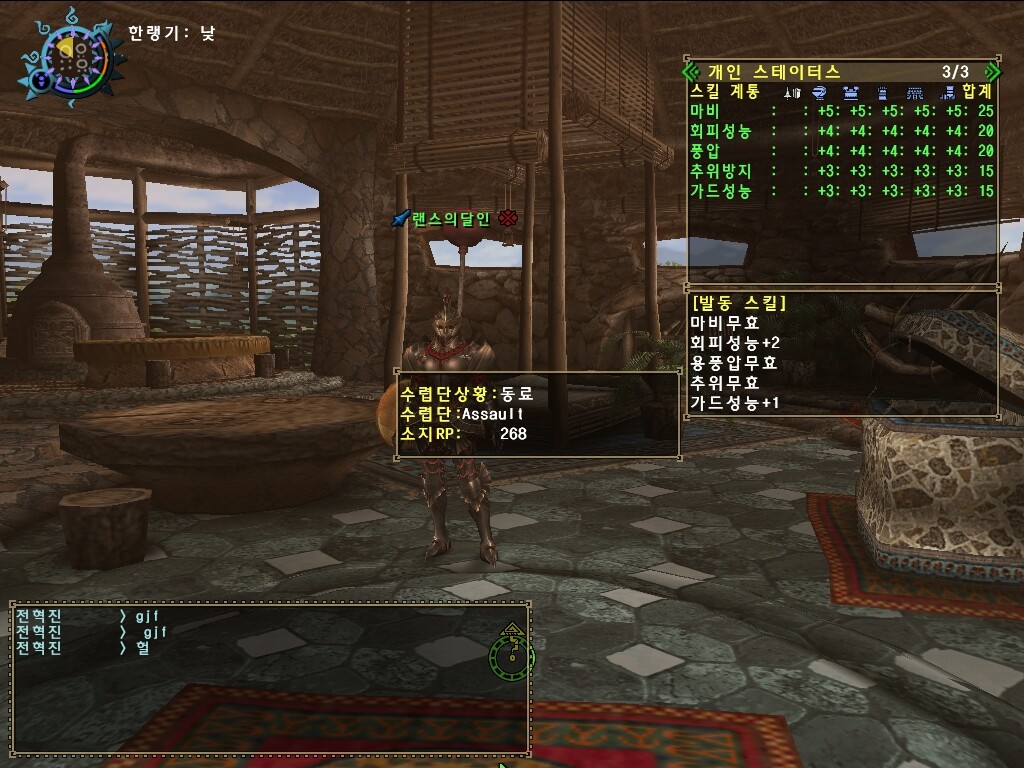
Task: Select the 풍압 skill row
Action: point(840,151)
